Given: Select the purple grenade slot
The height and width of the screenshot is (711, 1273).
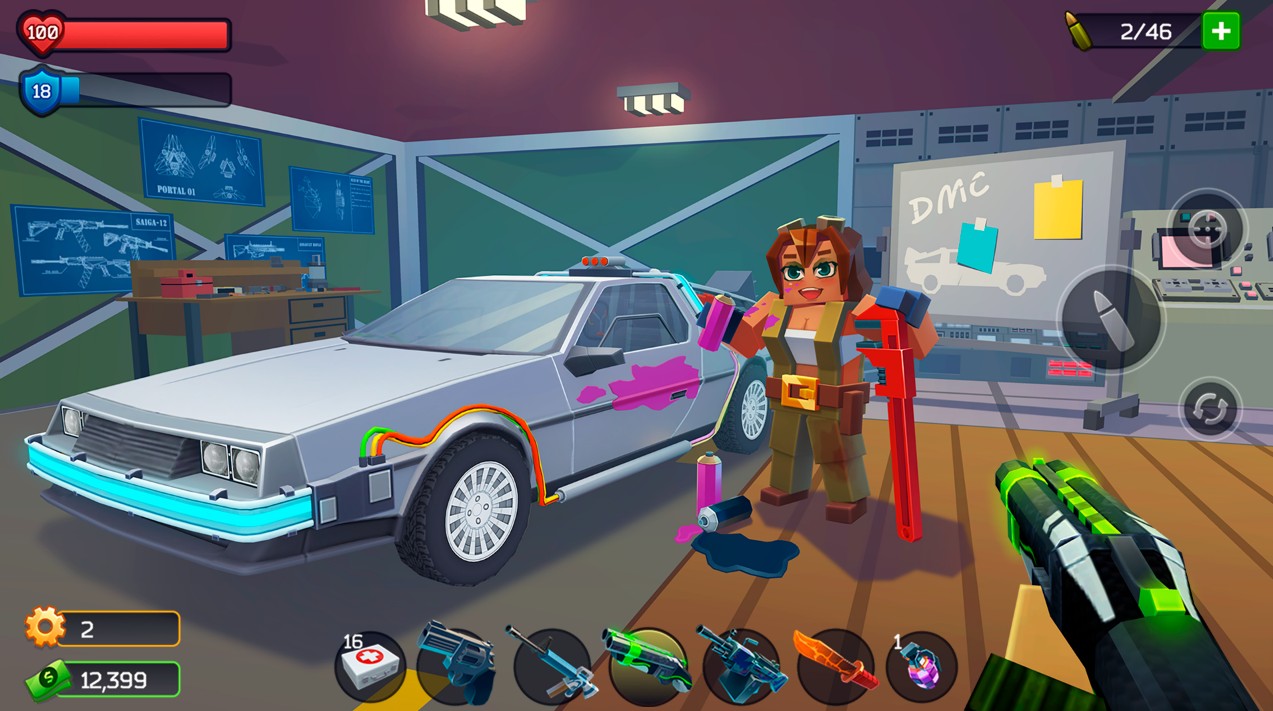Looking at the screenshot, I should point(921,666).
